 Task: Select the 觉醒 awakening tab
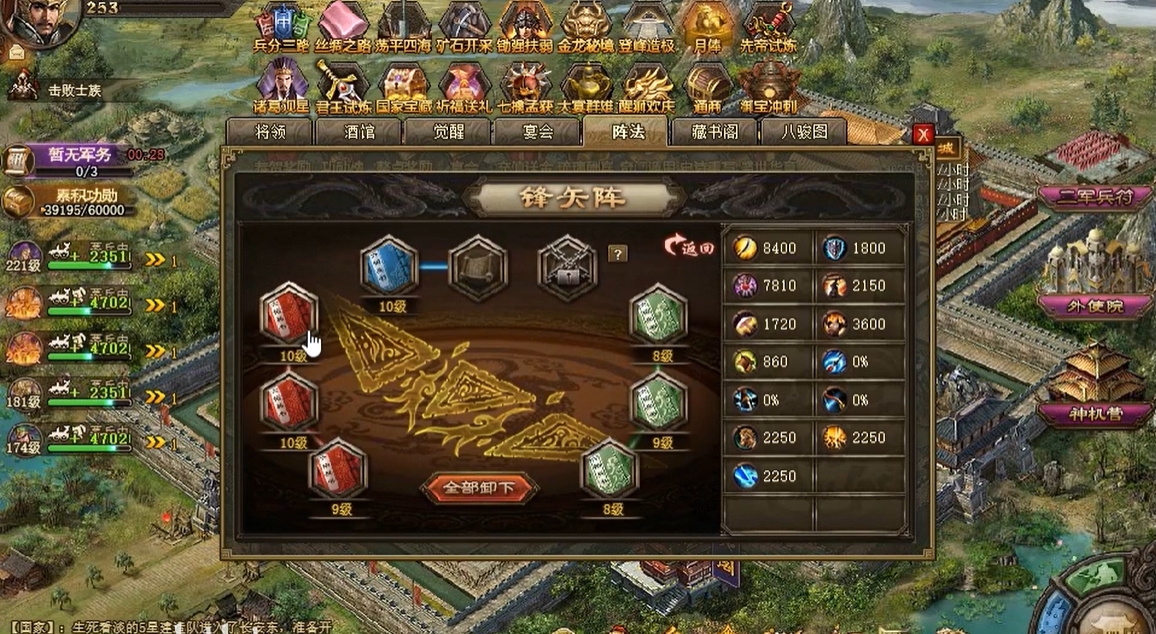pos(447,131)
